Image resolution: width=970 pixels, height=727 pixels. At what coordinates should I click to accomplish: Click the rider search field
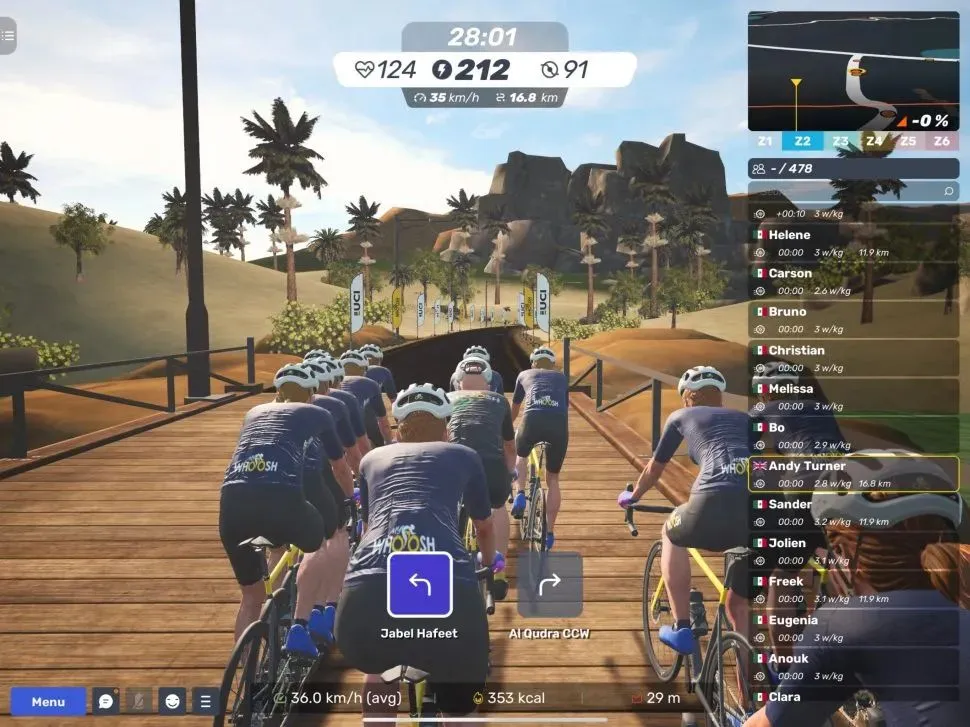click(853, 191)
